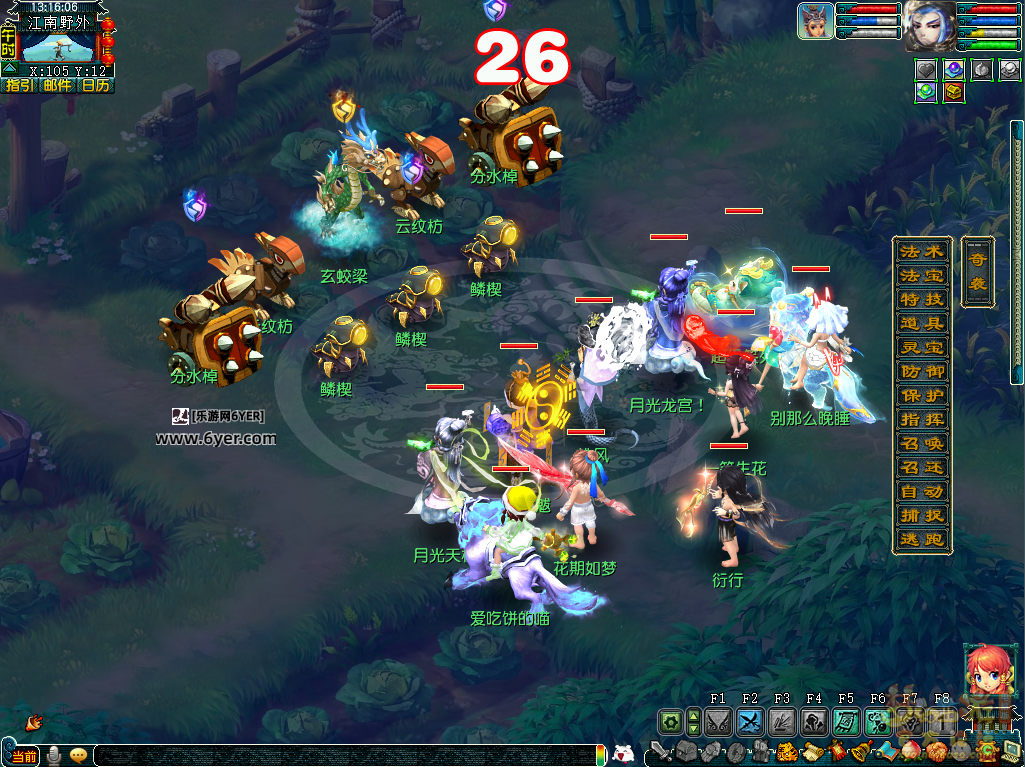Select the 特技 special skill command
This screenshot has height=767, width=1025.
[x=921, y=299]
